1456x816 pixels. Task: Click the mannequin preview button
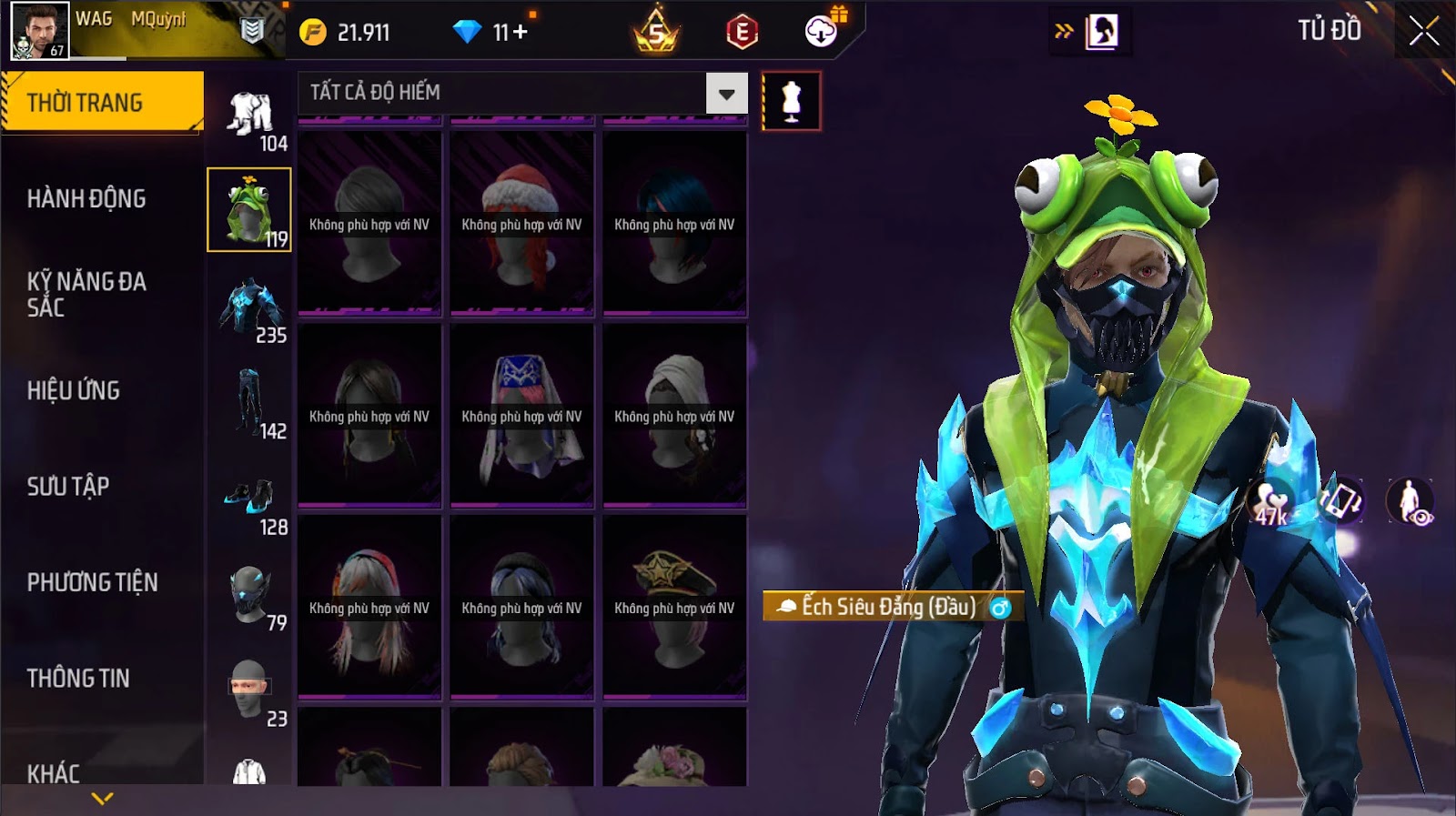tap(791, 101)
